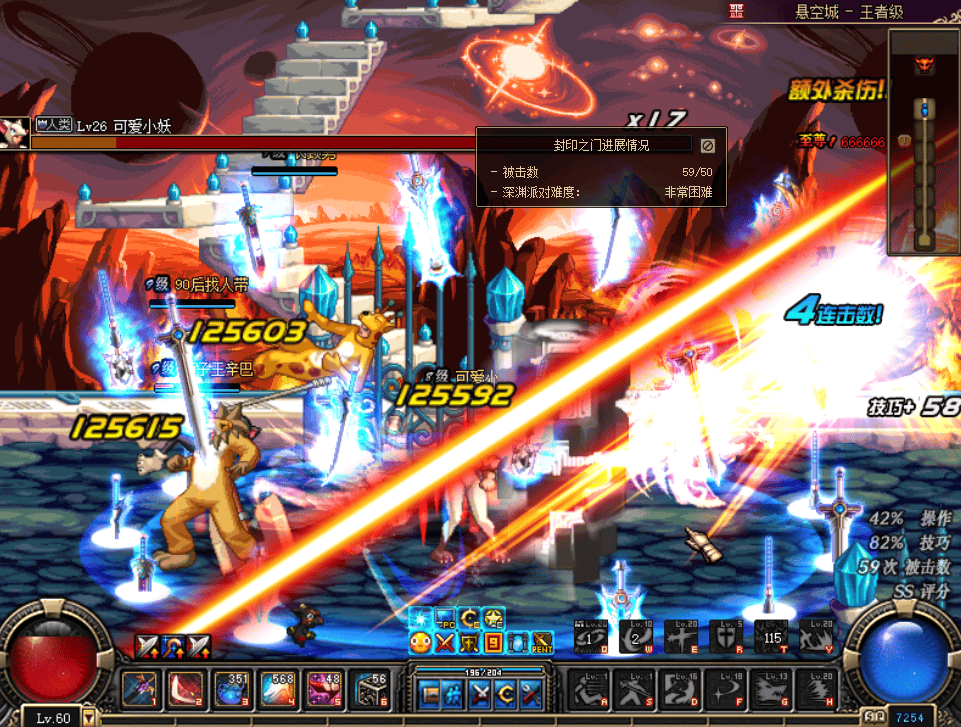Activate the crescent slash skill on F
Viewport: 961px width, 727px height.
726,689
